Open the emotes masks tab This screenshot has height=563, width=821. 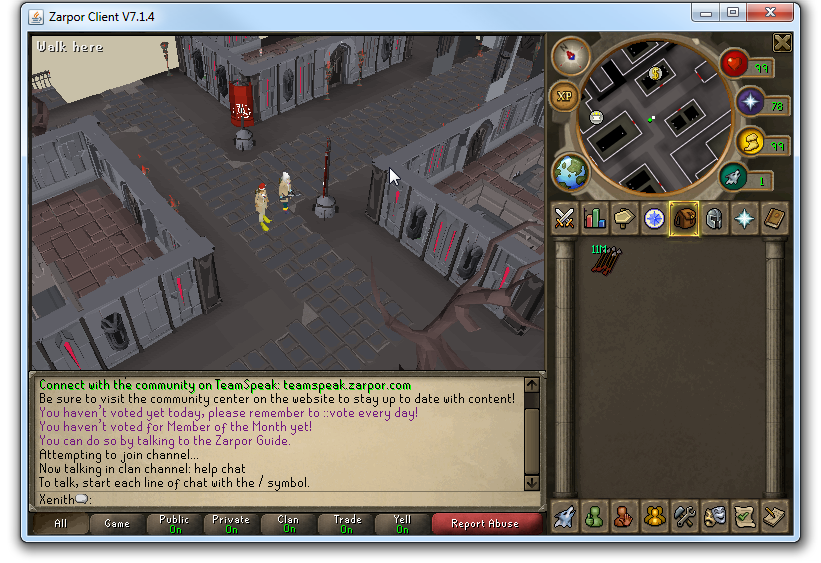714,516
